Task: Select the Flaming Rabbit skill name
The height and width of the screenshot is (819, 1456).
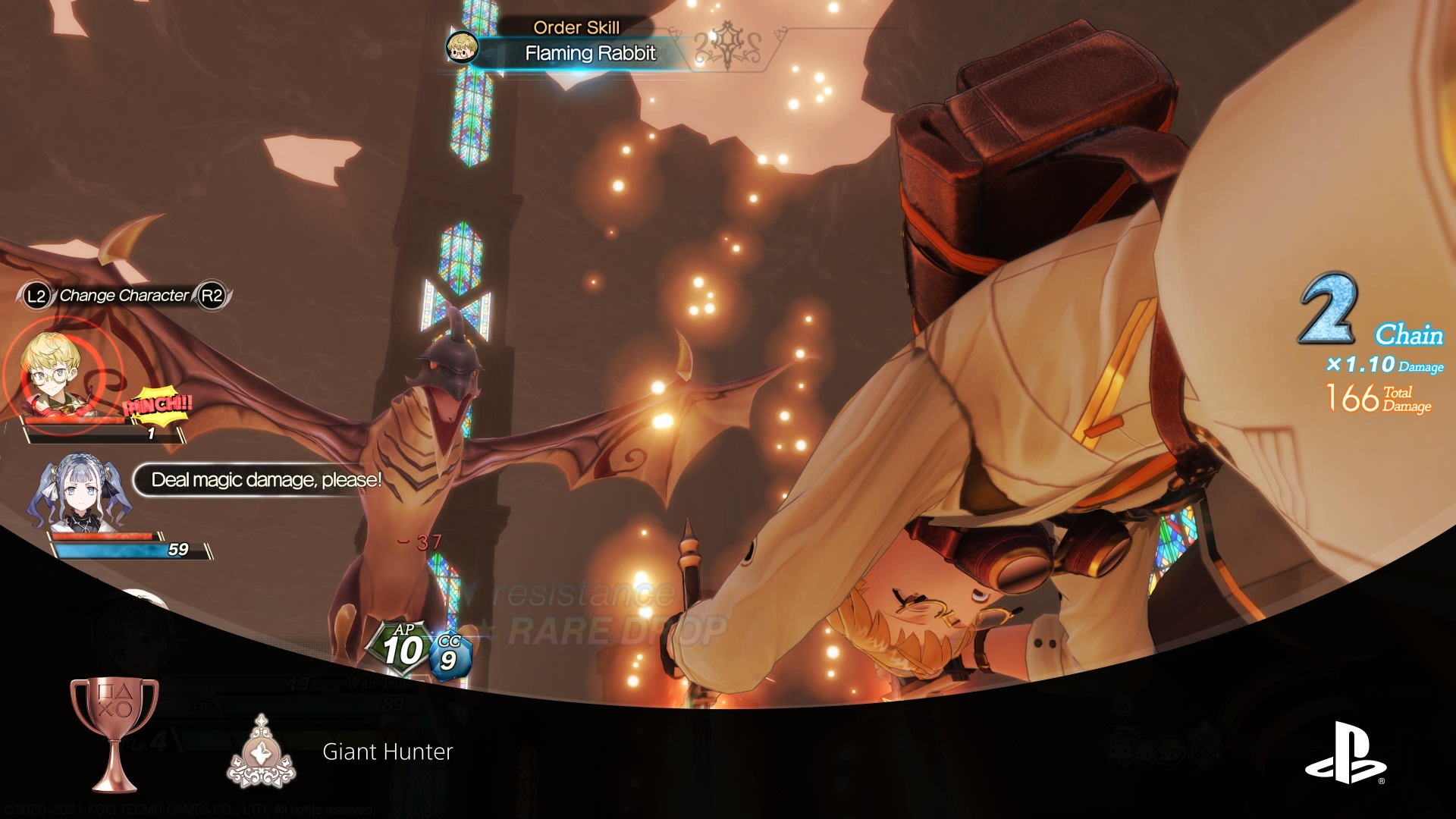Action: click(591, 54)
